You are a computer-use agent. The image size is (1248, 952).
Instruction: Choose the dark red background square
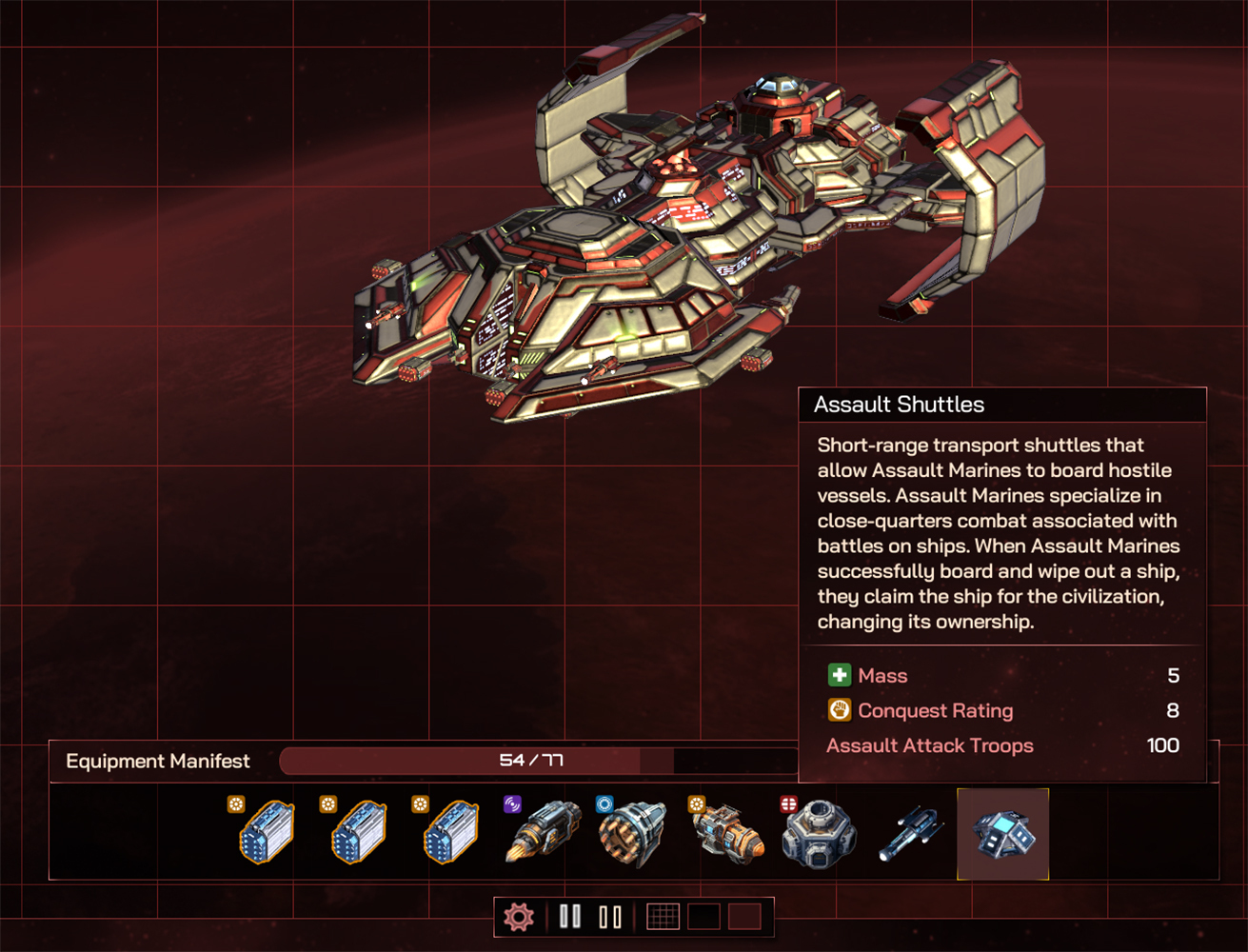744,917
